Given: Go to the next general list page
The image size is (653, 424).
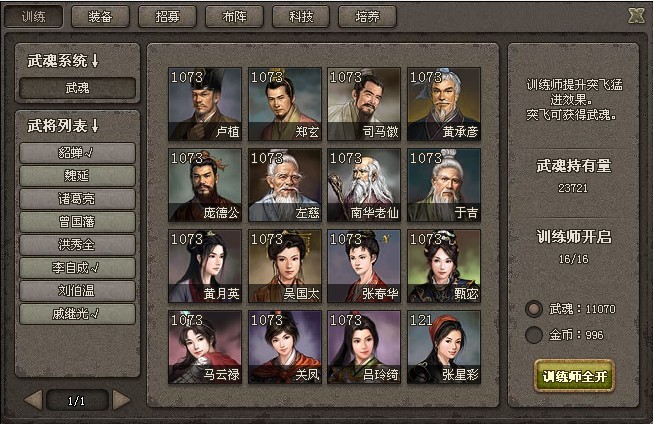Looking at the screenshot, I should pyautogui.click(x=121, y=400).
